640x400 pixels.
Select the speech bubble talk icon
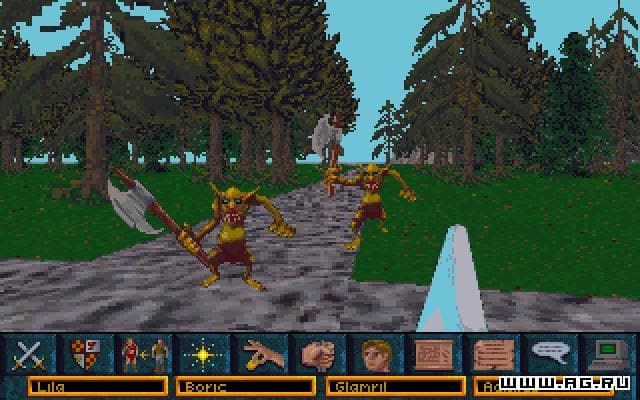click(x=549, y=354)
